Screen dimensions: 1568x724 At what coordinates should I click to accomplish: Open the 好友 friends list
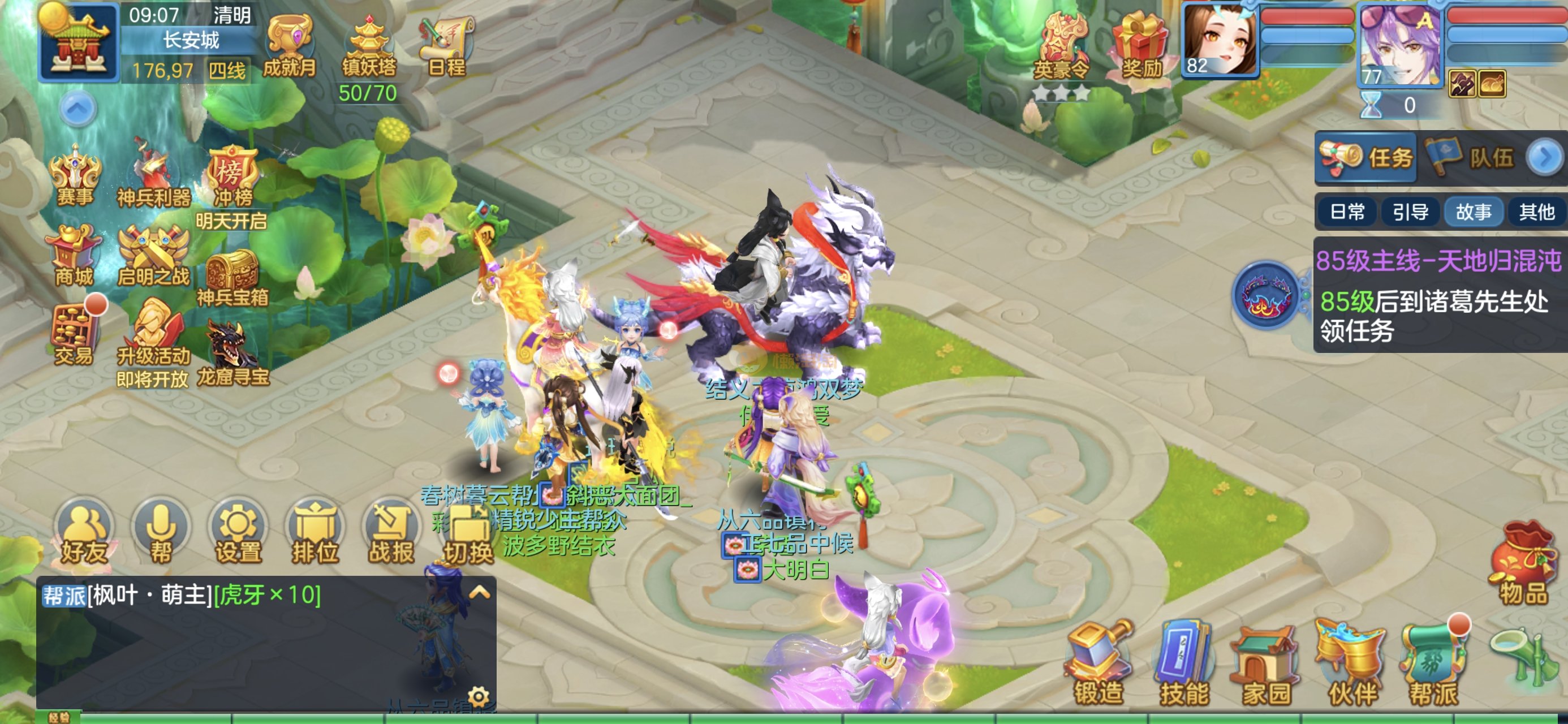pyautogui.click(x=84, y=533)
